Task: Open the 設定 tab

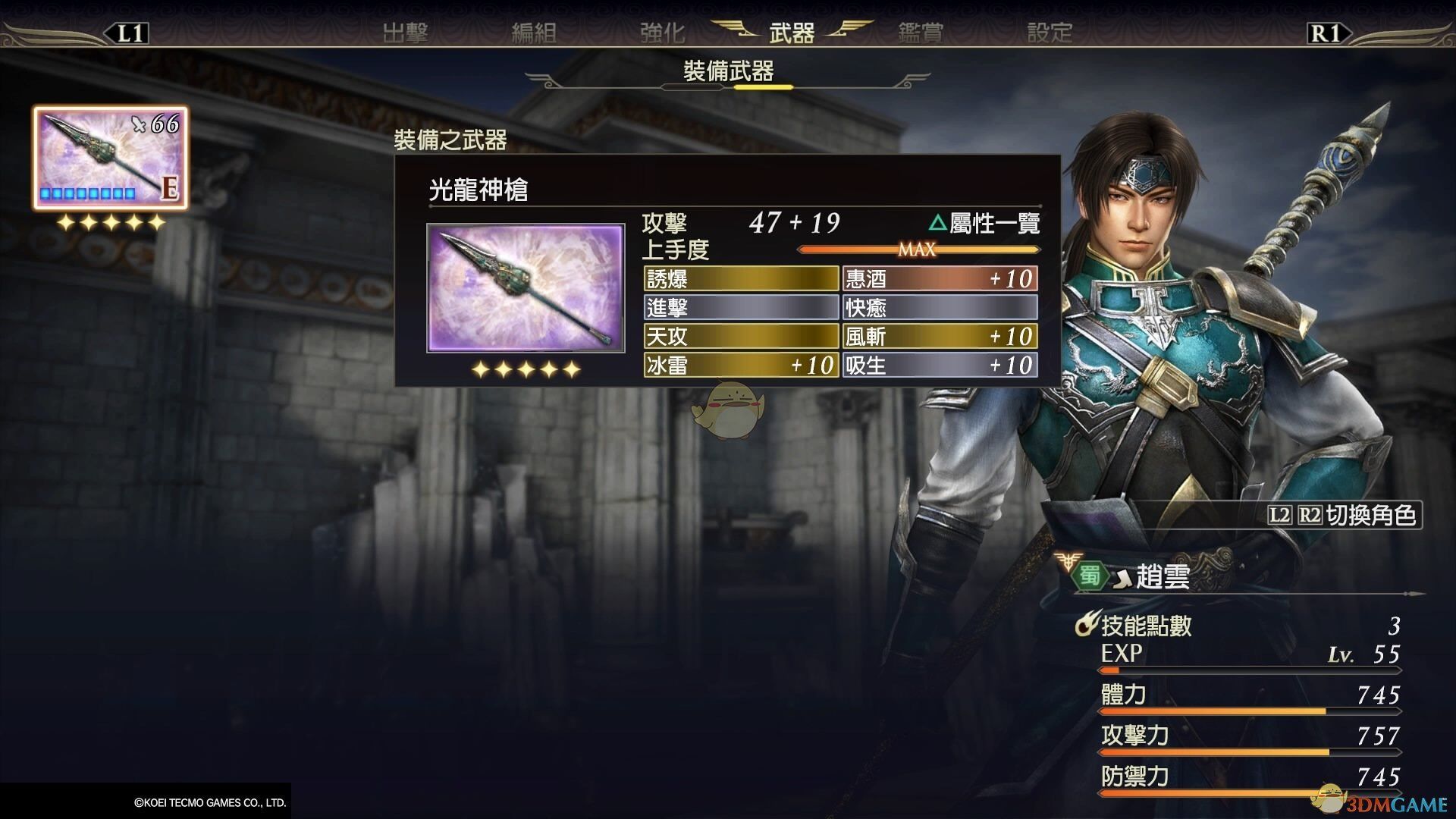Action: (1050, 33)
